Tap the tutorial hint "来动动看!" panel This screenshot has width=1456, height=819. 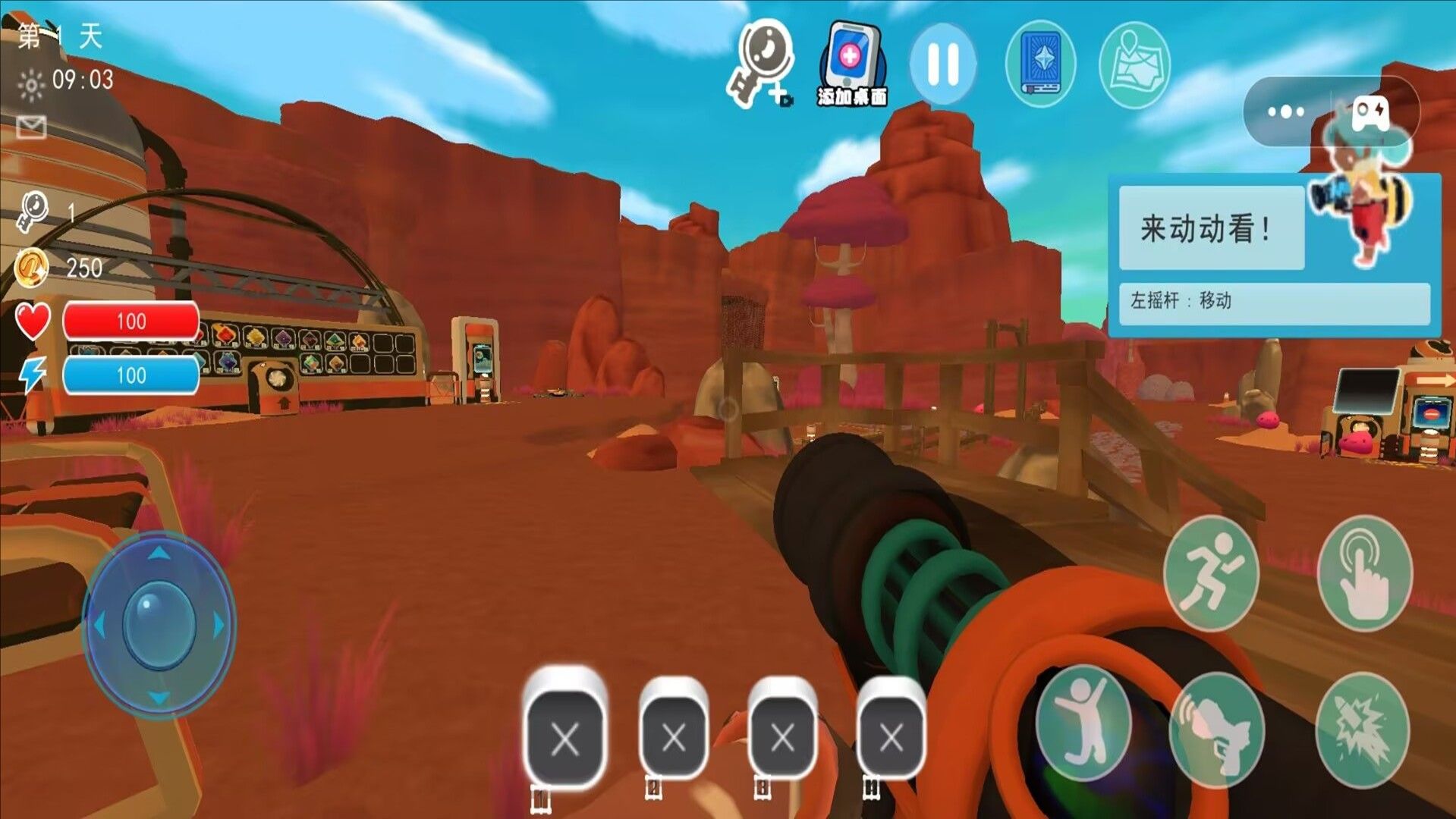click(x=1212, y=228)
